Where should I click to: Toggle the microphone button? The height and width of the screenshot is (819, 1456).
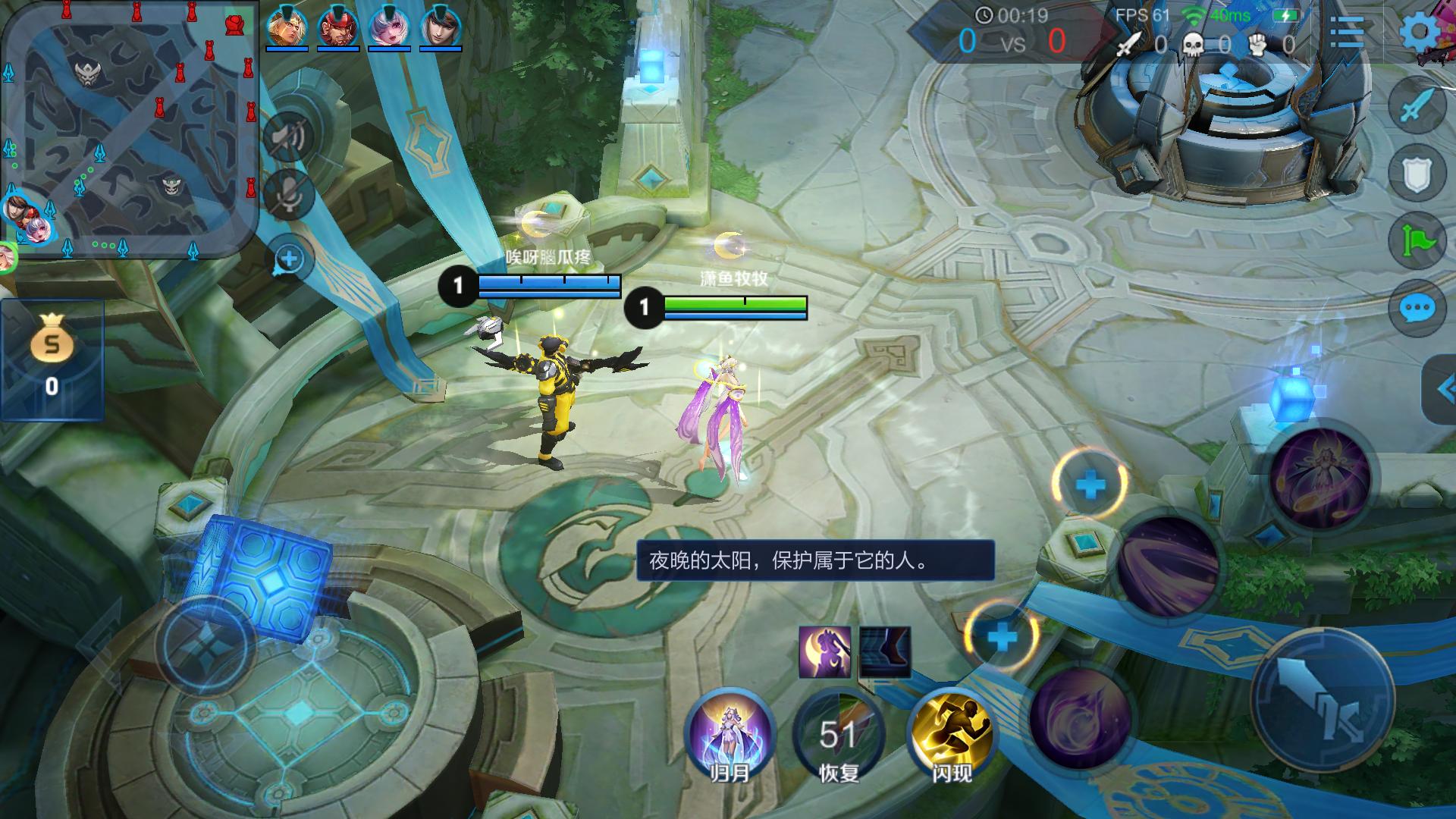(x=288, y=194)
